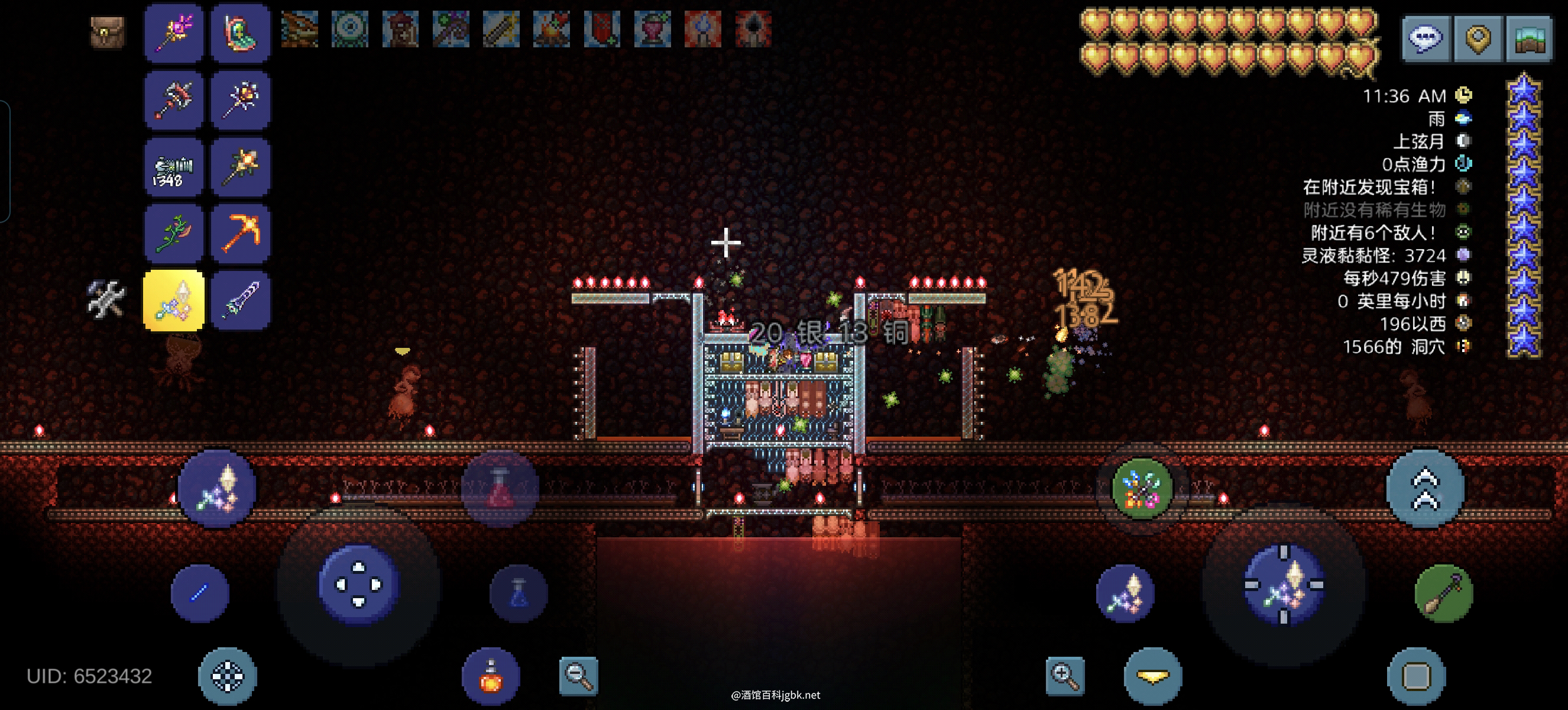Viewport: 1568px width, 710px height.
Task: Choose the blue sword hotbar slot
Action: pyautogui.click(x=241, y=299)
